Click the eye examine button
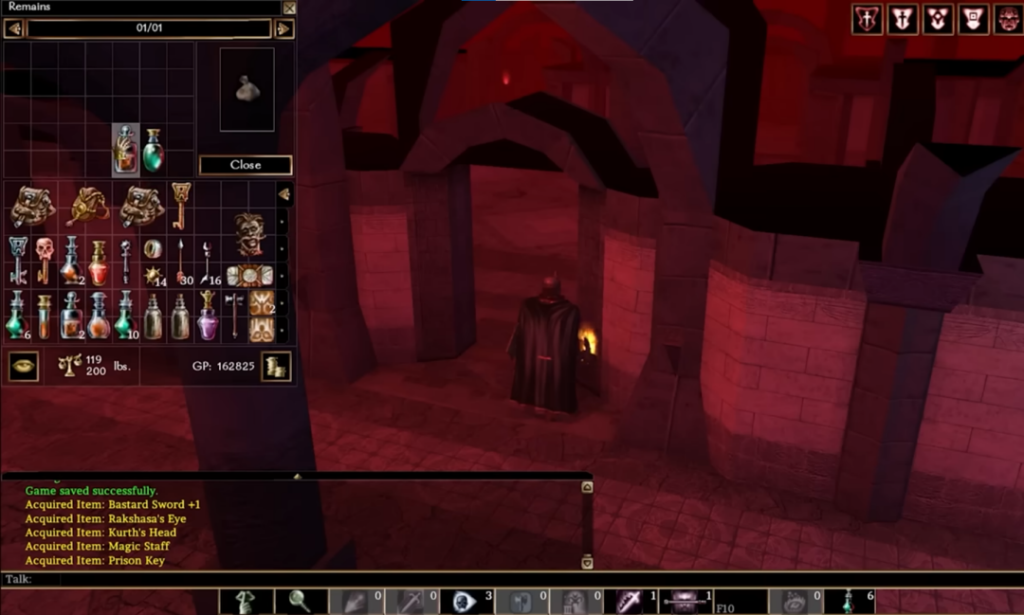 23,366
